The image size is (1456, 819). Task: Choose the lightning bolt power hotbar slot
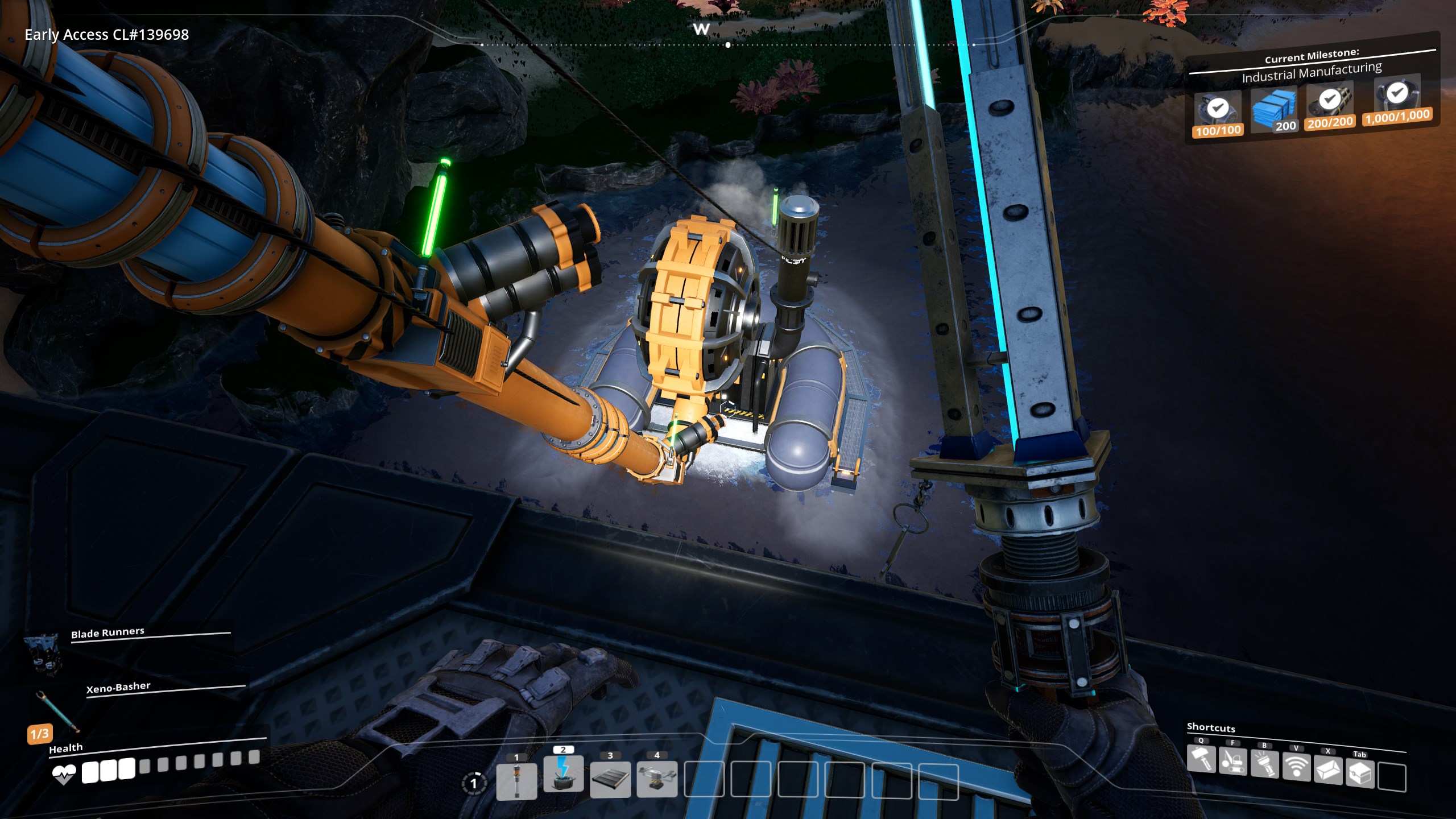(x=563, y=773)
